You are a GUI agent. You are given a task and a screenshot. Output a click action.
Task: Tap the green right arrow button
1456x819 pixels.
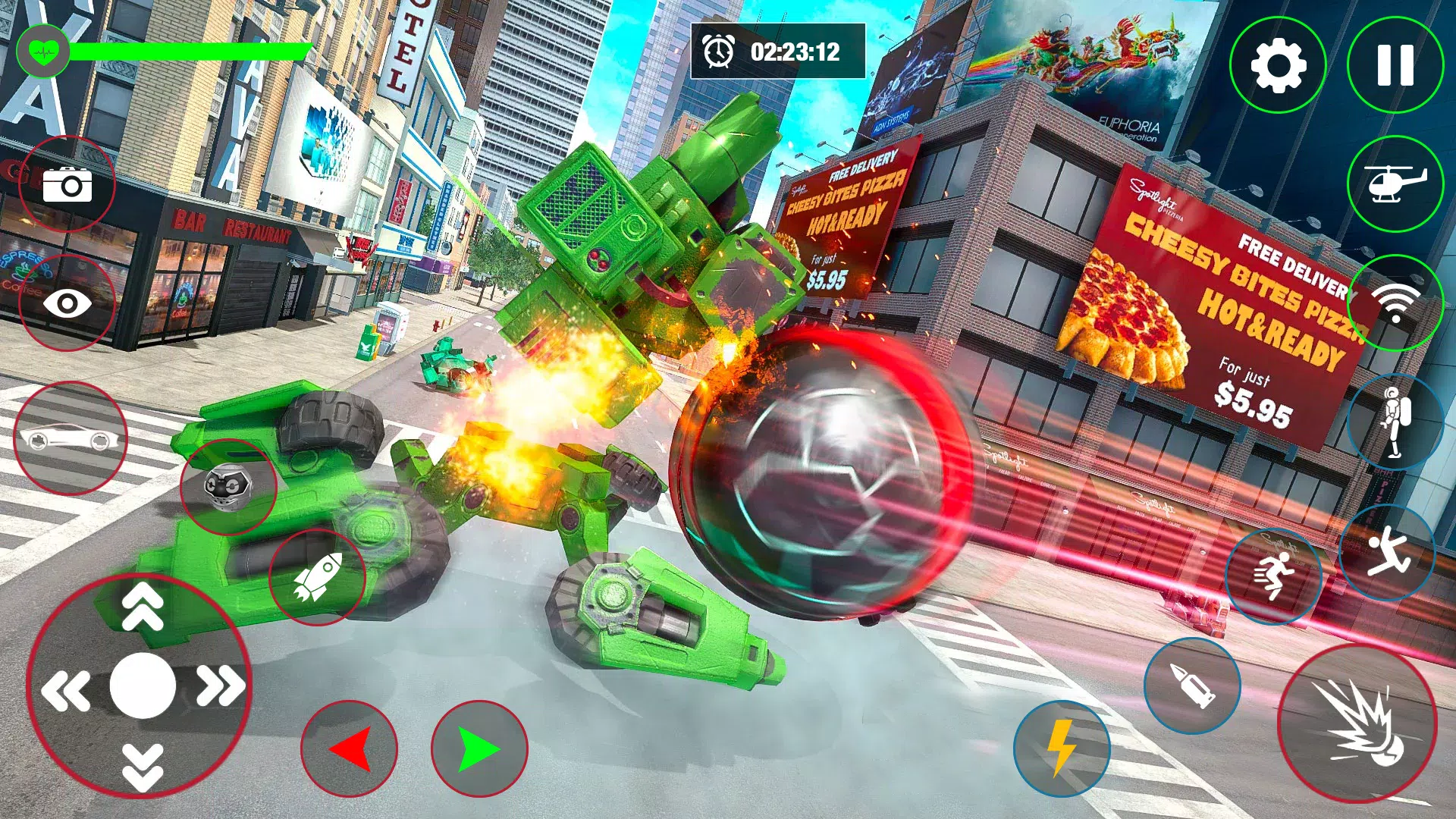click(x=479, y=749)
